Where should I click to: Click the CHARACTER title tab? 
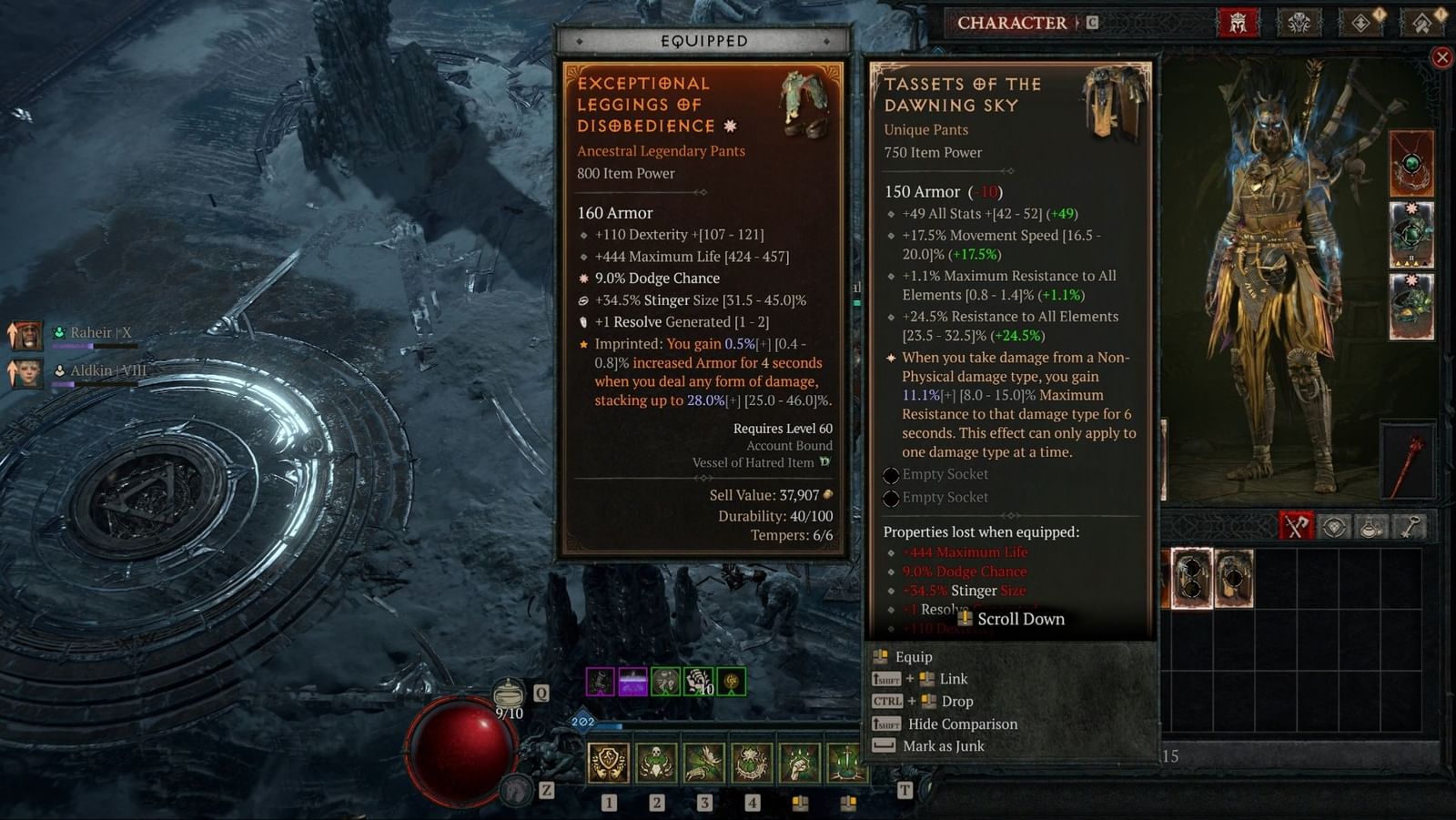tap(1012, 23)
